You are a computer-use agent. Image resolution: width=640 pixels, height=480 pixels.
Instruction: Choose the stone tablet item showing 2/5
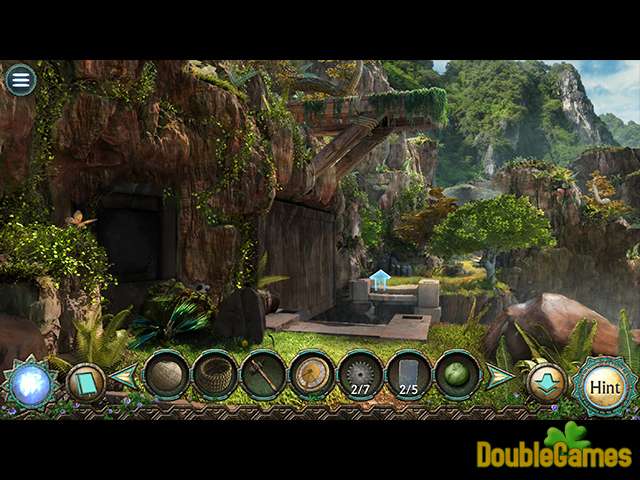pyautogui.click(x=409, y=376)
